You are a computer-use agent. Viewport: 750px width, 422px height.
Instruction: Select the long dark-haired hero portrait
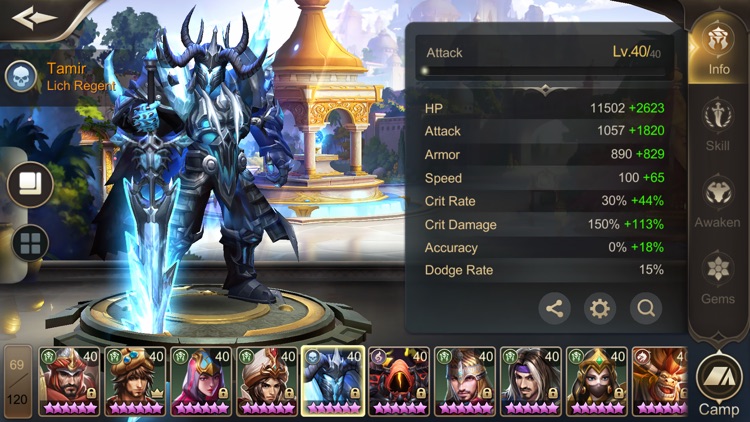(531, 381)
